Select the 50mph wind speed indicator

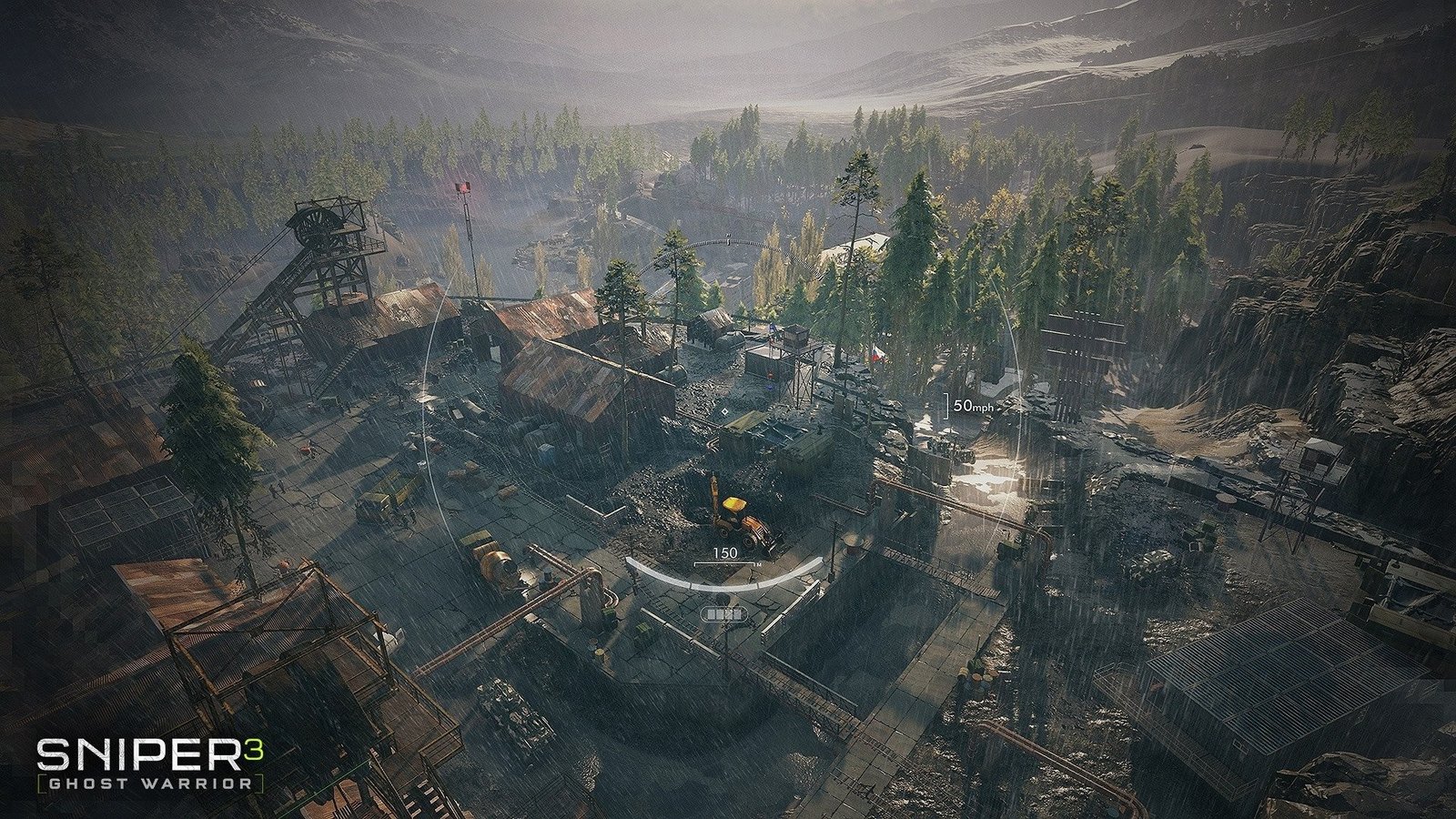point(975,406)
